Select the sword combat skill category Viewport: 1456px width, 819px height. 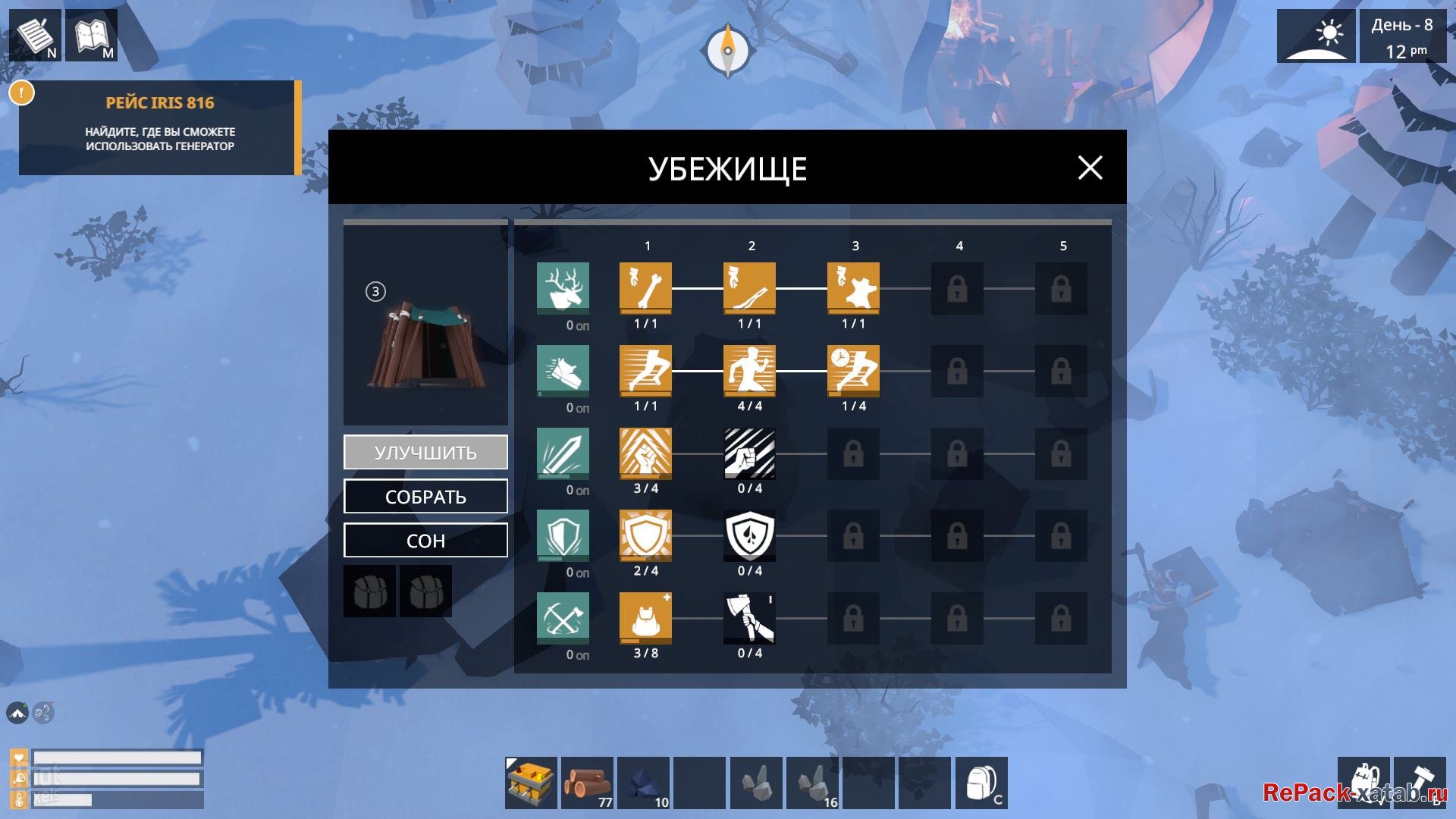pyautogui.click(x=563, y=453)
